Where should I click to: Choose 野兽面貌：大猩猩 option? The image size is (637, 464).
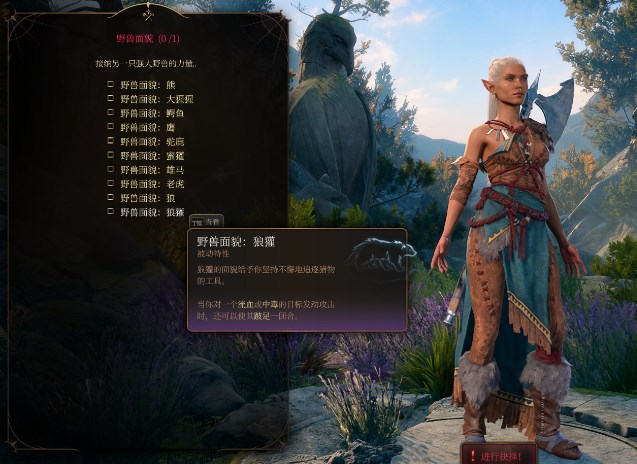click(111, 99)
